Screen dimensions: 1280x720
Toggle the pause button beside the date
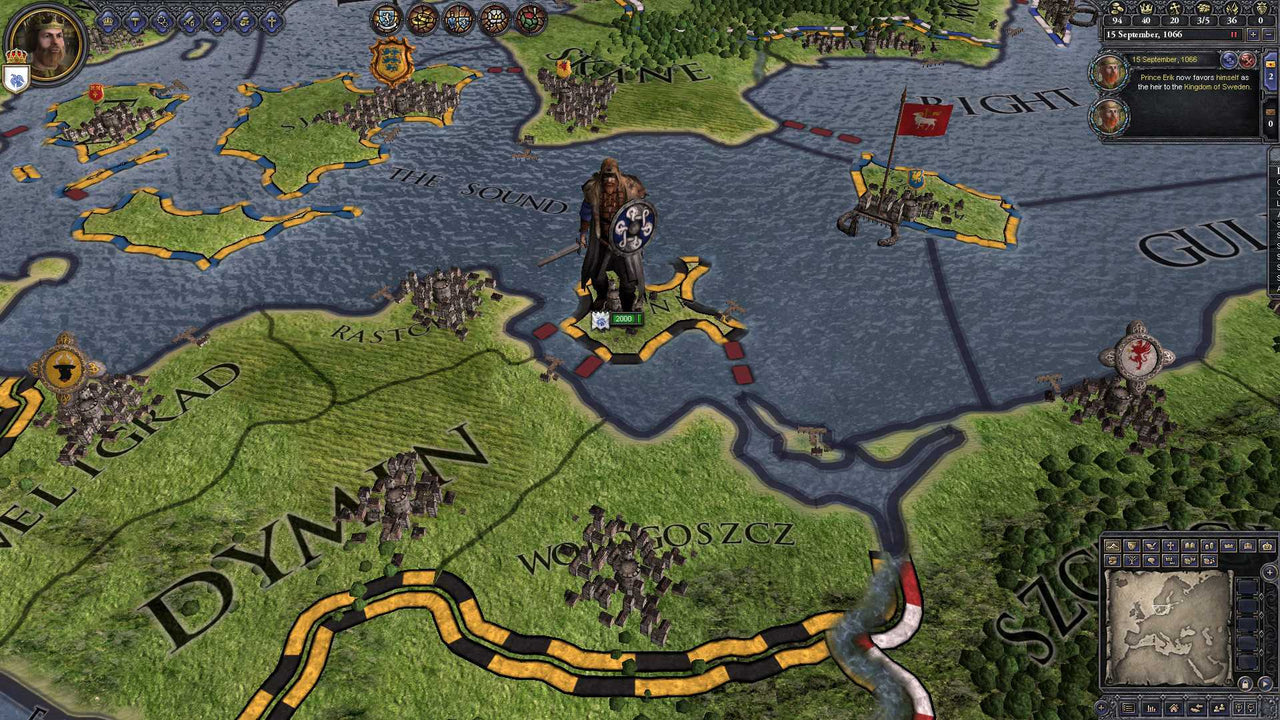1234,34
